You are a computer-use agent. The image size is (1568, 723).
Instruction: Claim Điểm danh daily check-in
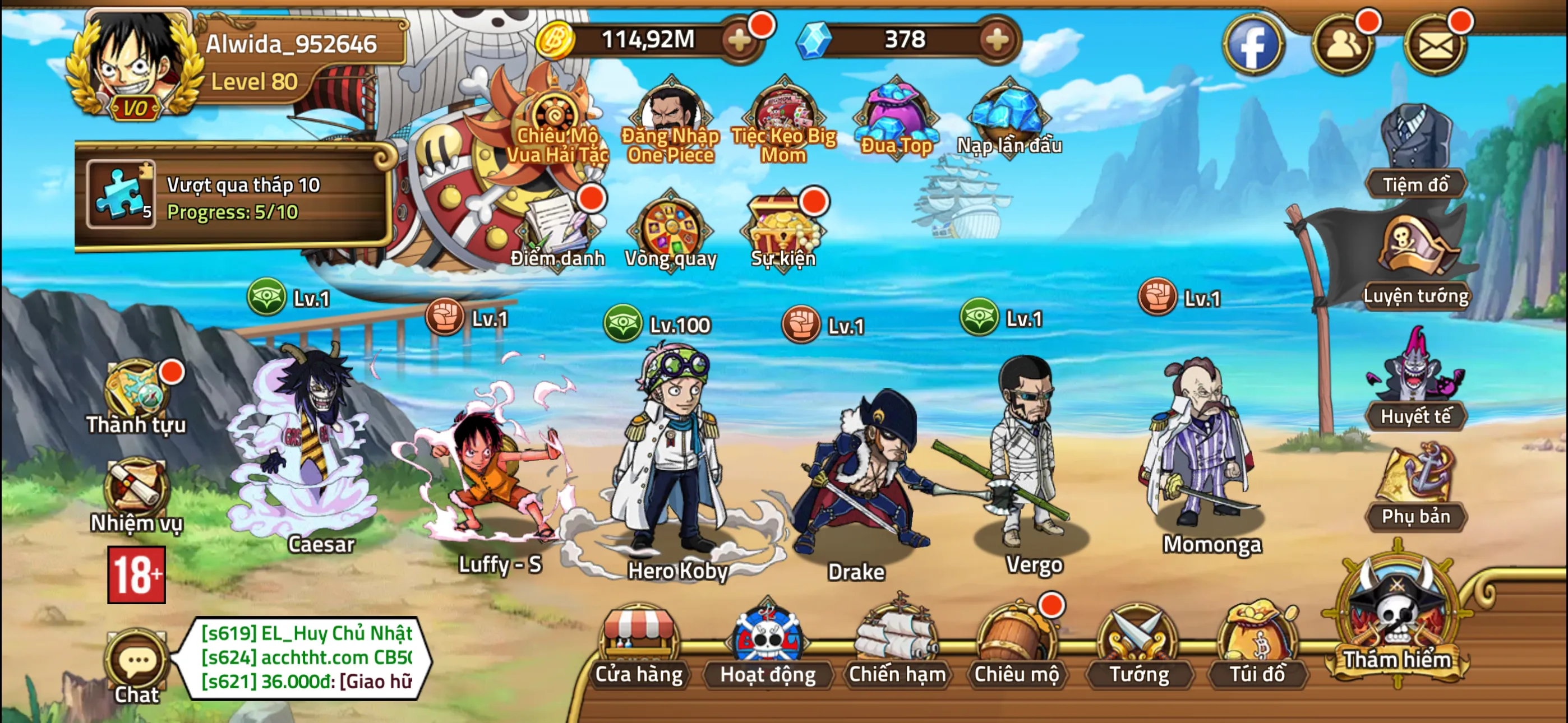pyautogui.click(x=557, y=231)
